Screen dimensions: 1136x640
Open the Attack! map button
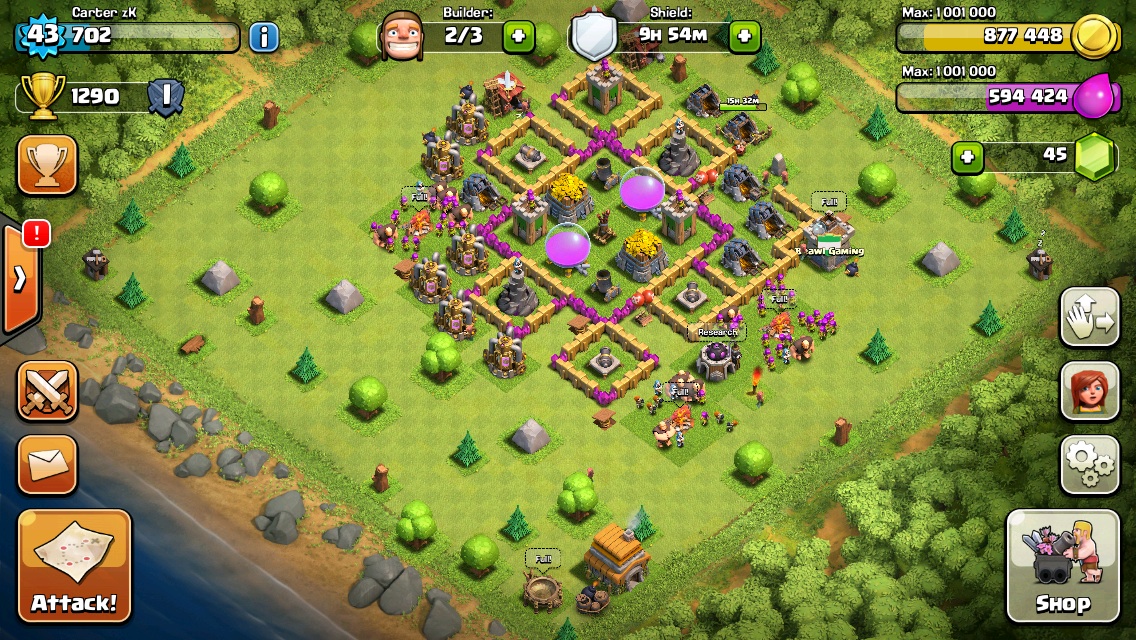74,566
